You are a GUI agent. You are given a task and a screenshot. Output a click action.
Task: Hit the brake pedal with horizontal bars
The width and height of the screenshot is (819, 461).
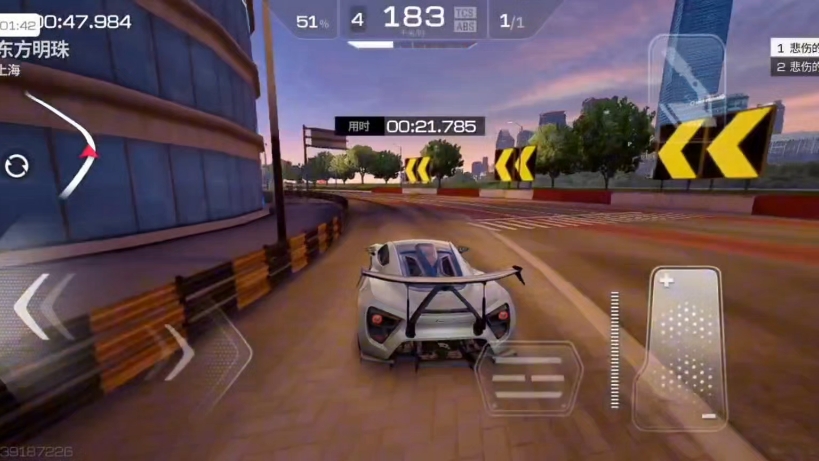click(528, 378)
